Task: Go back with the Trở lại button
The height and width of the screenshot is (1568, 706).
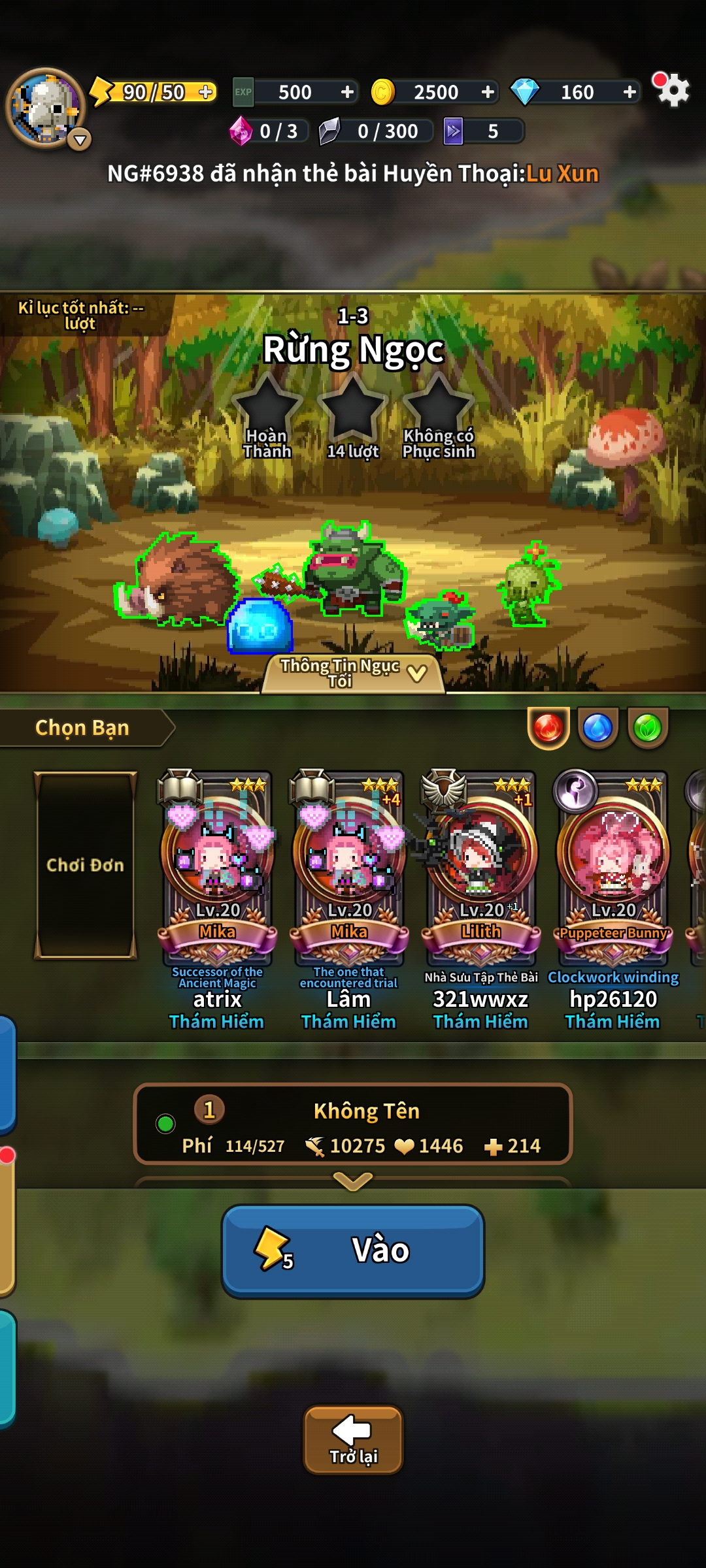Action: pyautogui.click(x=353, y=1439)
